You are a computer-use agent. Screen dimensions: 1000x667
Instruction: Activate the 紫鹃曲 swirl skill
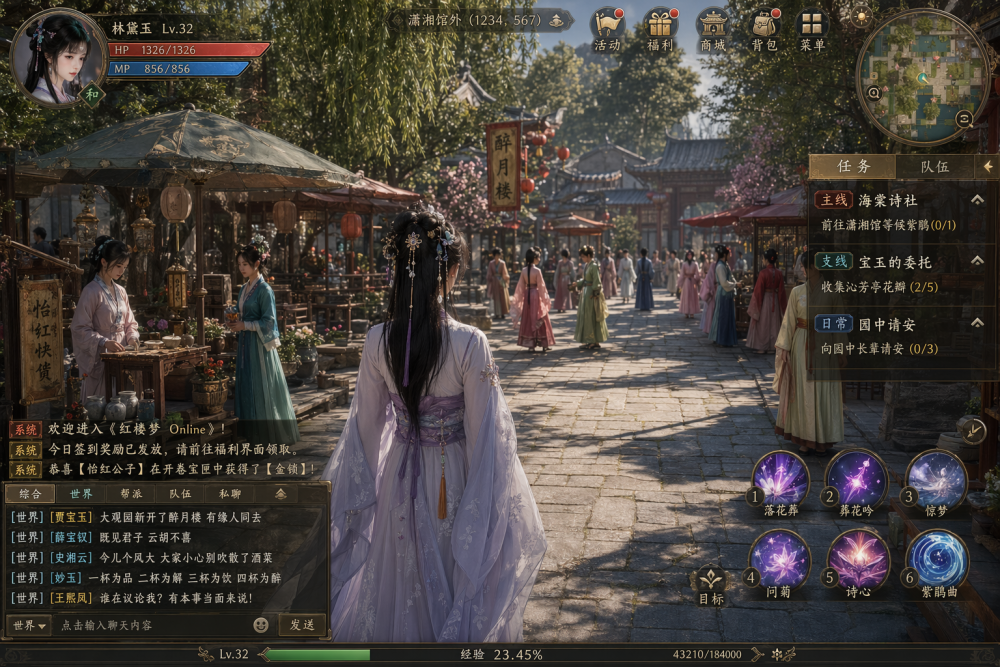[x=936, y=558]
